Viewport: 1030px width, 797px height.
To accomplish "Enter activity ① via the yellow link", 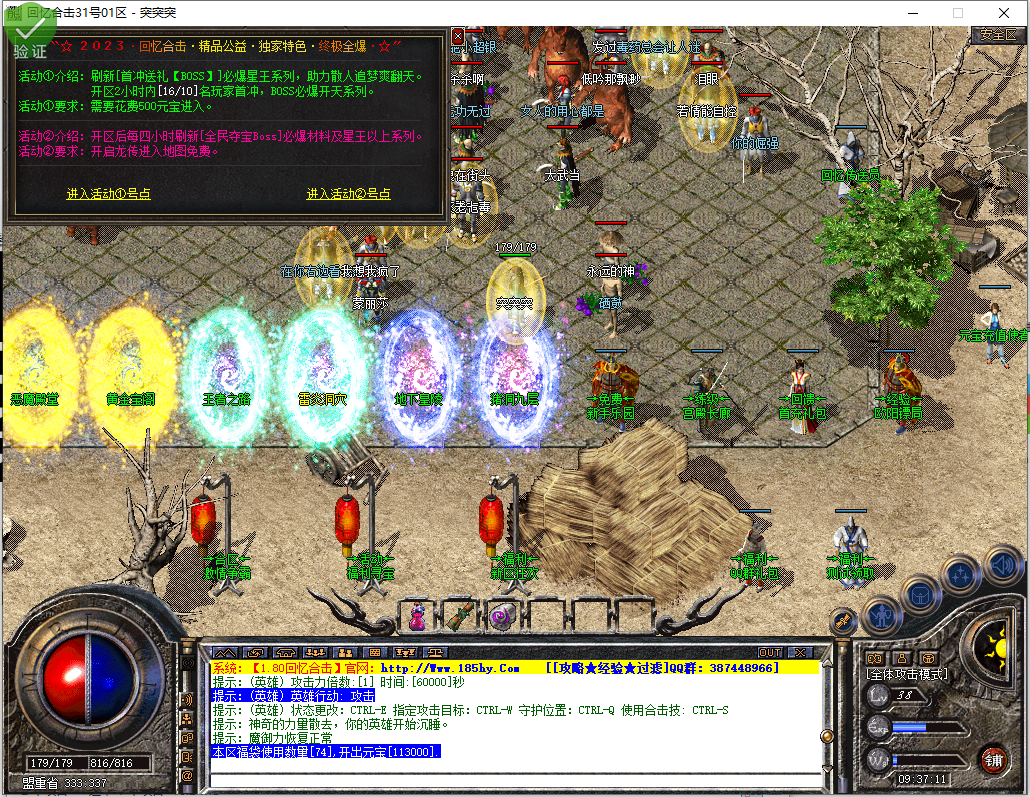I will [x=109, y=194].
